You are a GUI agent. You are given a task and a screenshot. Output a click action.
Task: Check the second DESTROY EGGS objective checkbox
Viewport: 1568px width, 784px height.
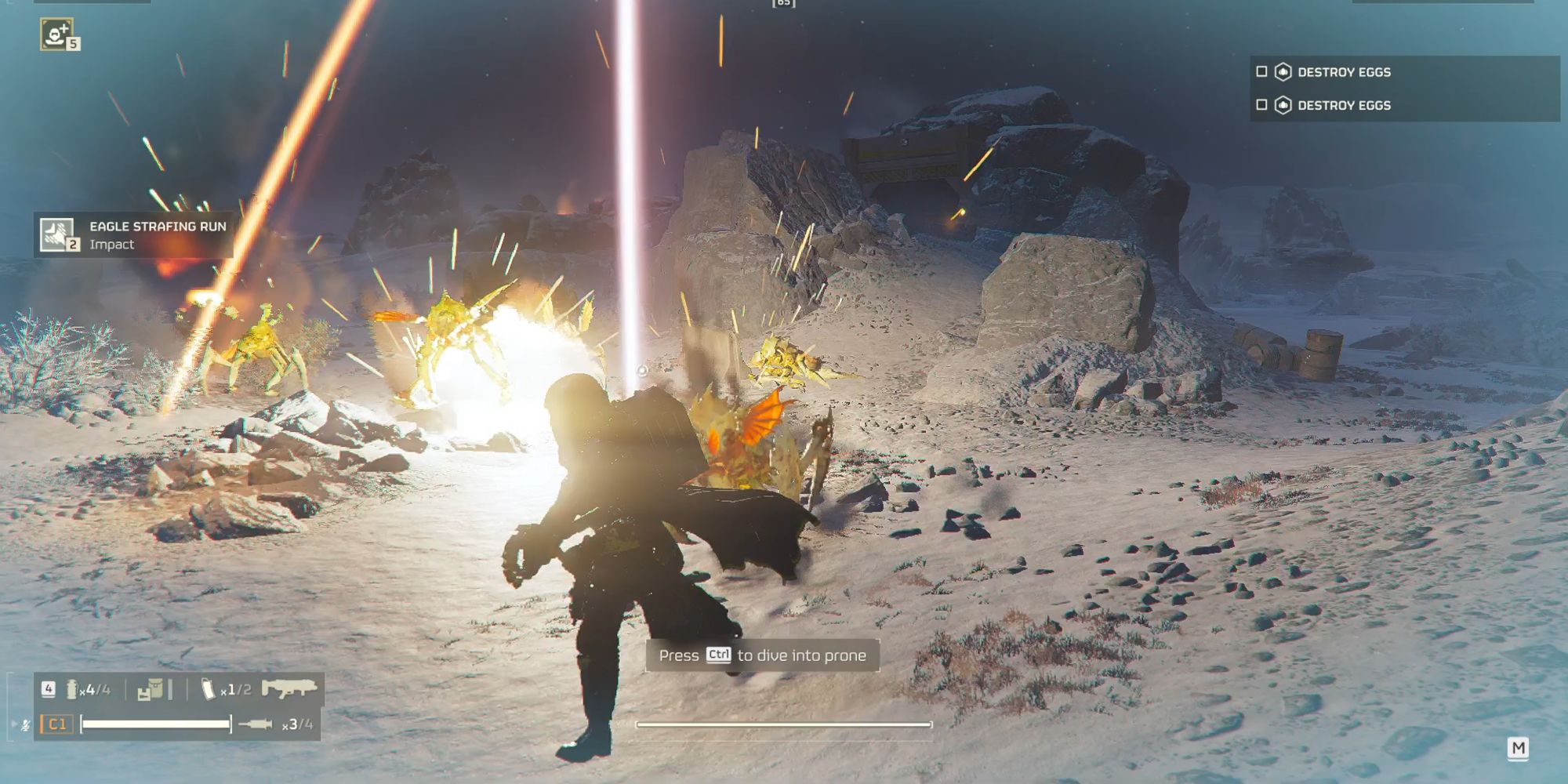(1262, 103)
